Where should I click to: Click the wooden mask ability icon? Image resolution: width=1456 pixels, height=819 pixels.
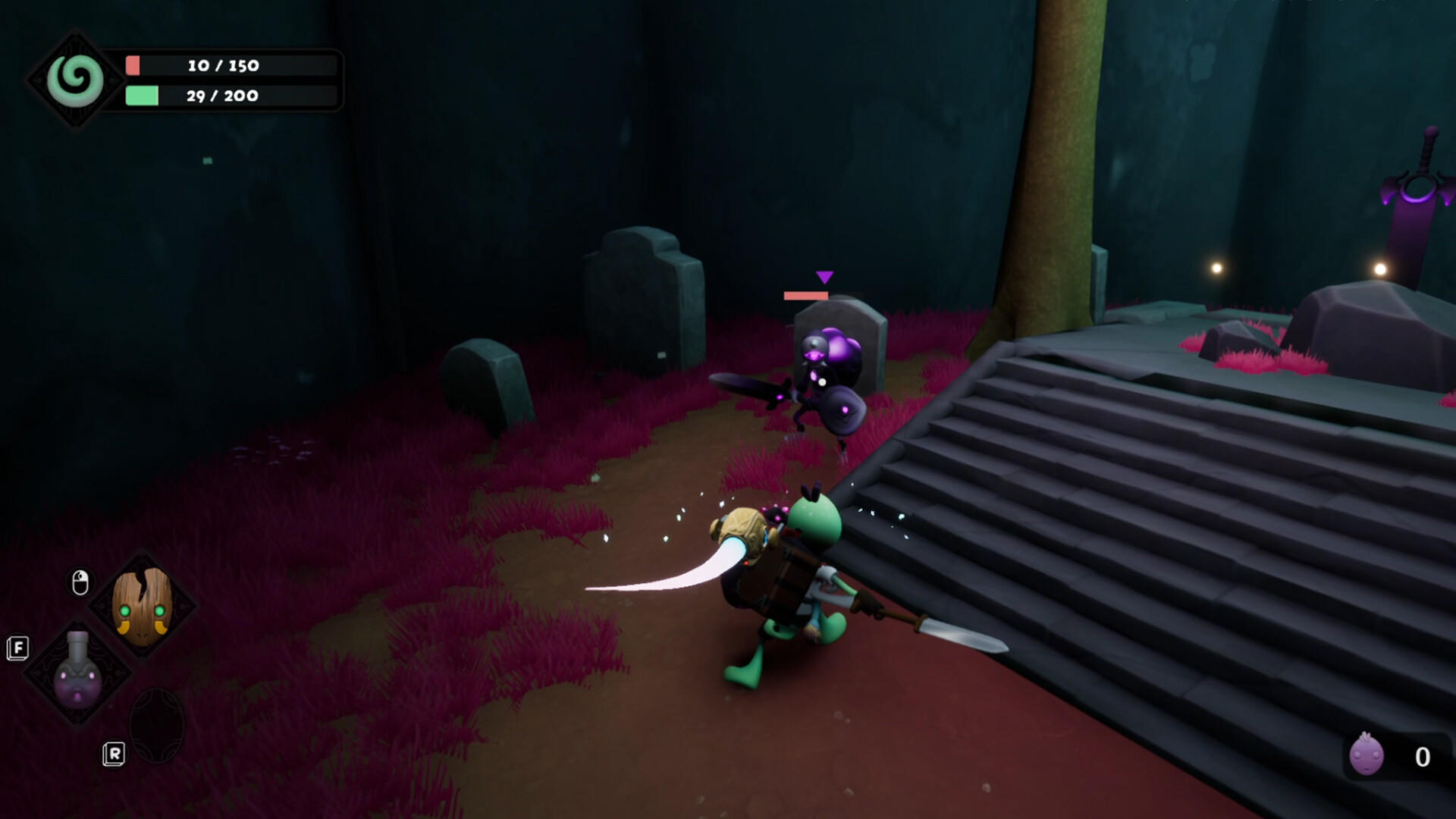point(140,607)
